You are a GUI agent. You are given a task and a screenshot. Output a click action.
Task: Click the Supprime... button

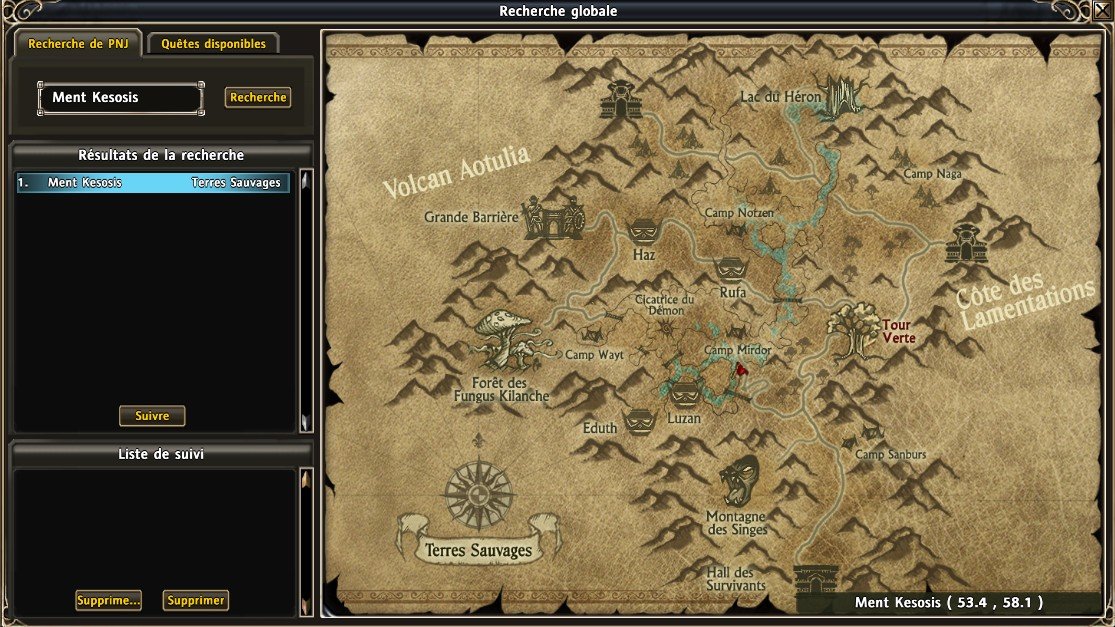click(x=108, y=601)
